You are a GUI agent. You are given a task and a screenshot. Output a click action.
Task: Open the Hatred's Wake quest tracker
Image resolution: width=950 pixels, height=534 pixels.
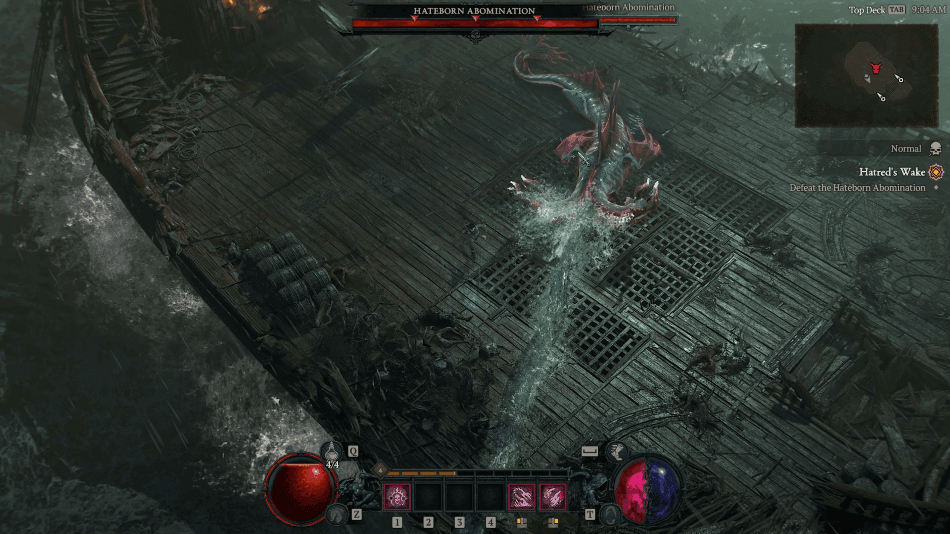click(x=891, y=172)
